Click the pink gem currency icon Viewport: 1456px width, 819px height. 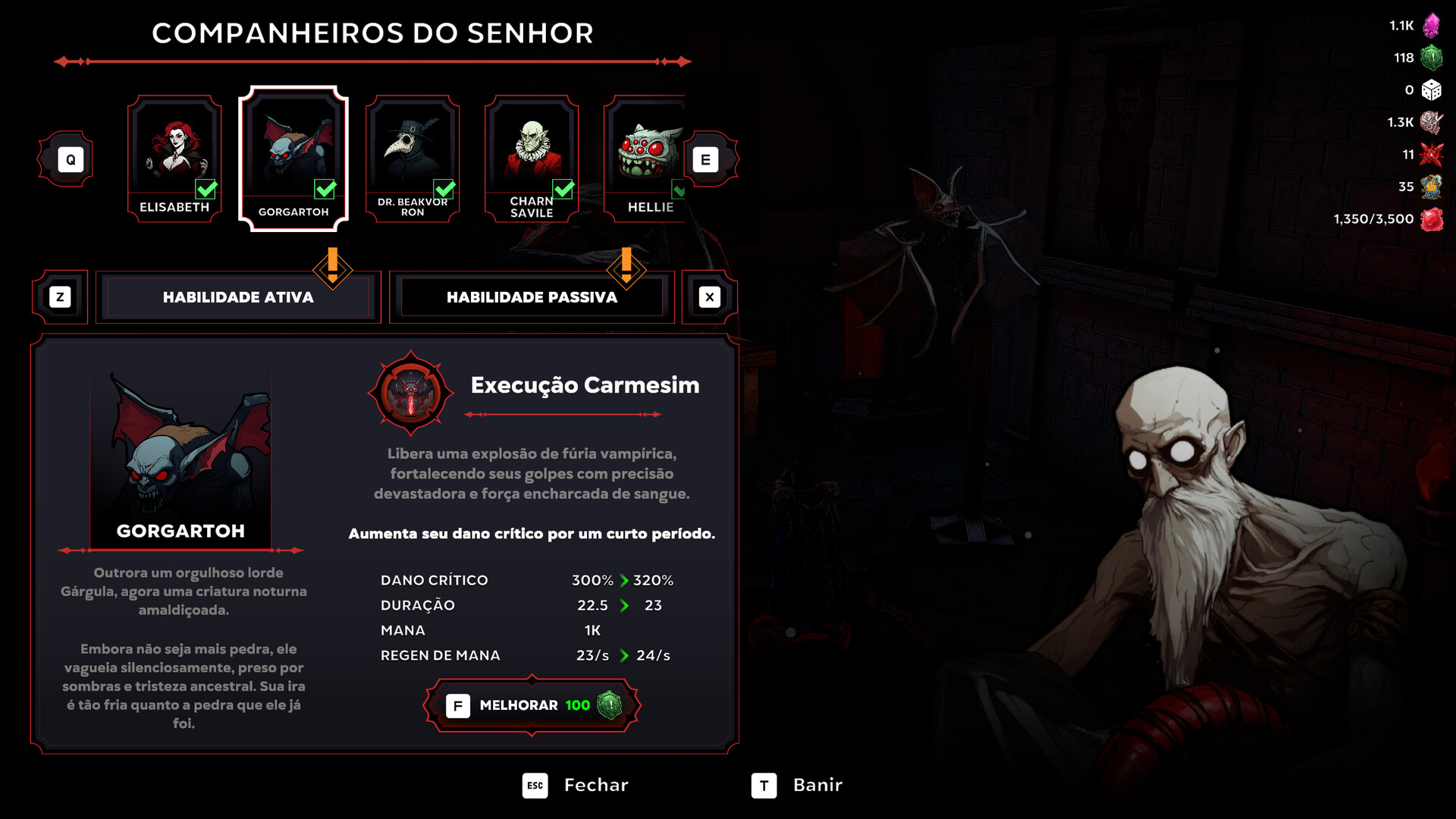[x=1433, y=25]
